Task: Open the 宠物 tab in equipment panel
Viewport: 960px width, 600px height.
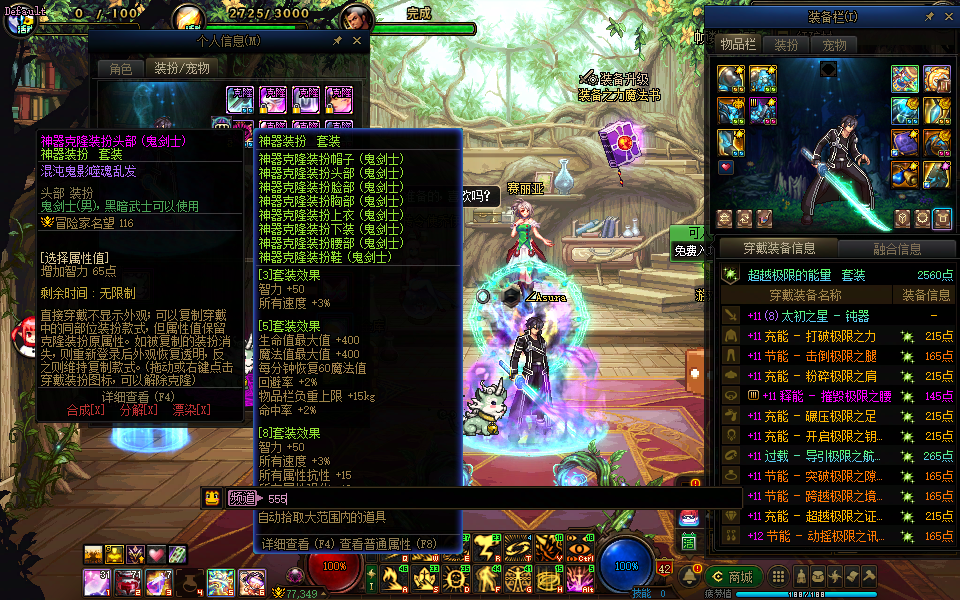Action: [834, 45]
